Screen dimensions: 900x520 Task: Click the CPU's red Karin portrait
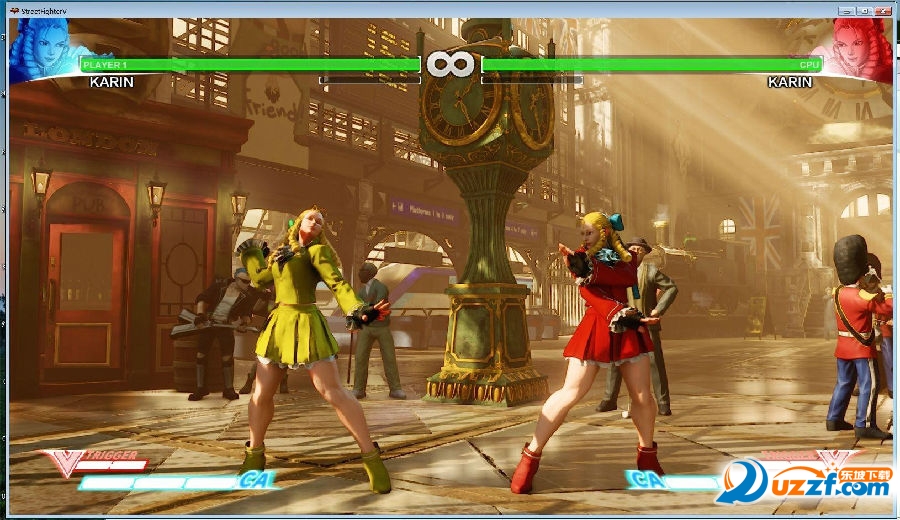coord(862,48)
